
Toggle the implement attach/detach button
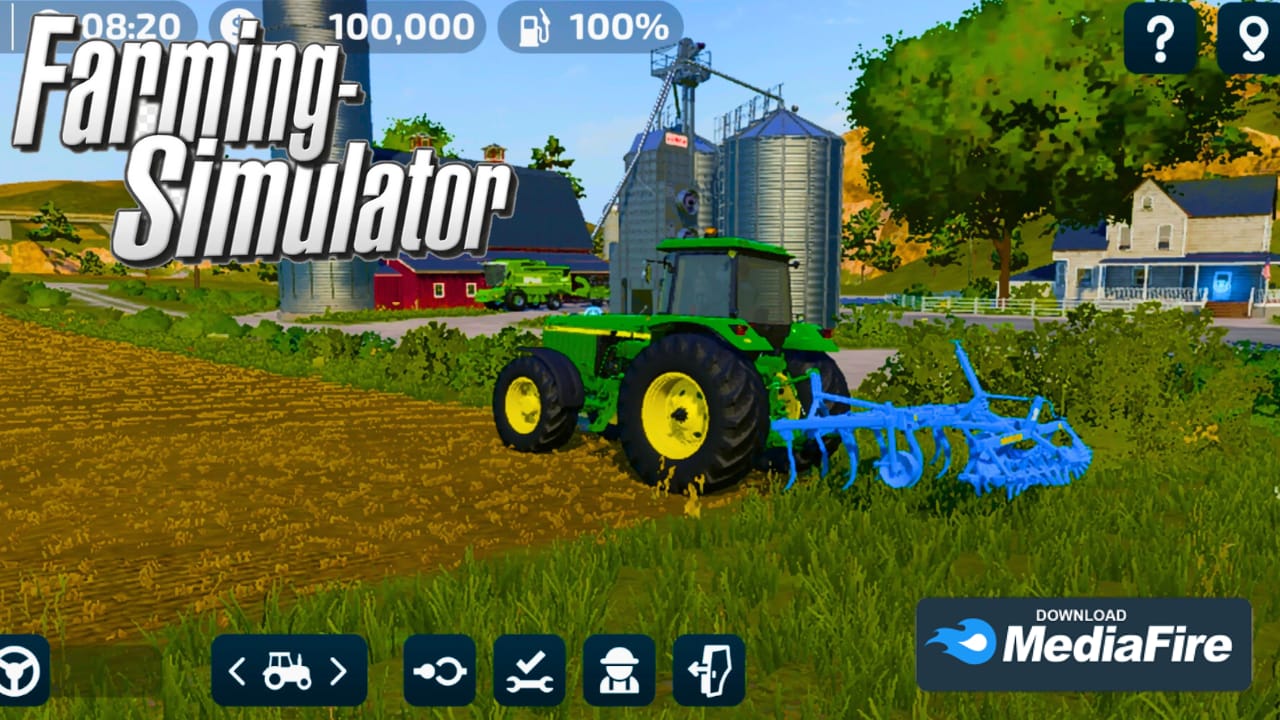pyautogui.click(x=440, y=671)
